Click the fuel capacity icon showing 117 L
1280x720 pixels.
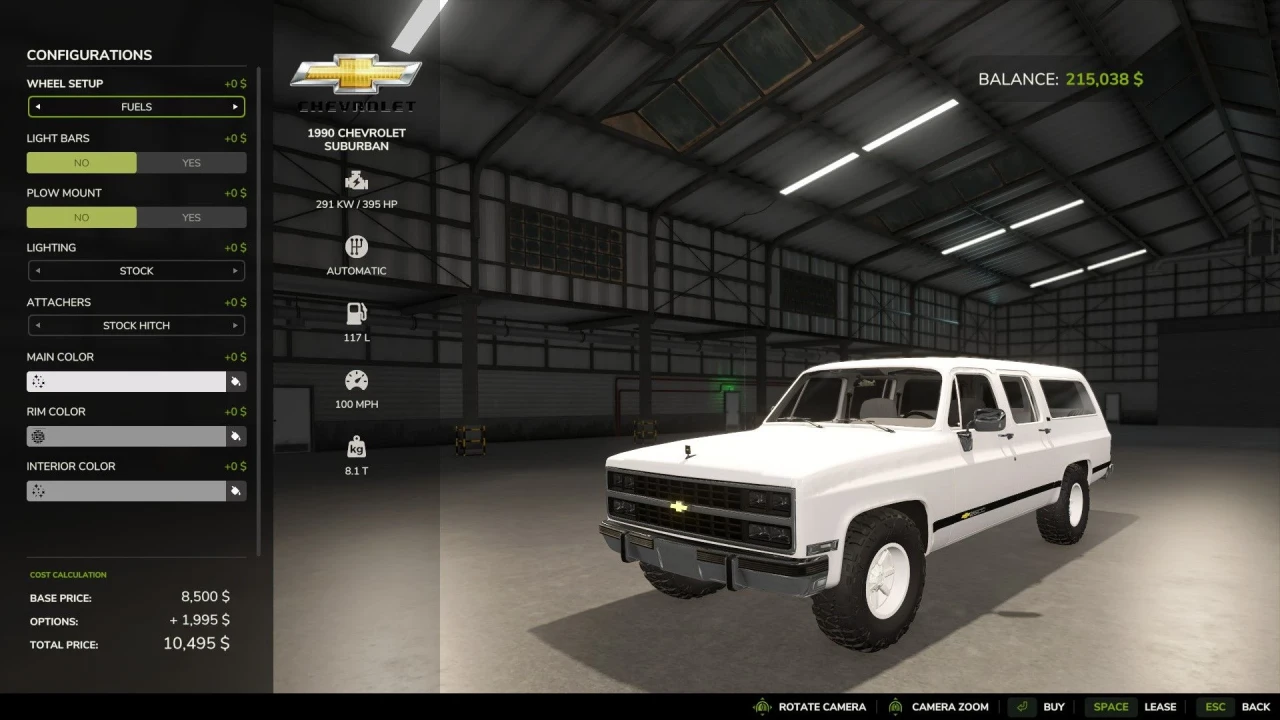pyautogui.click(x=356, y=313)
